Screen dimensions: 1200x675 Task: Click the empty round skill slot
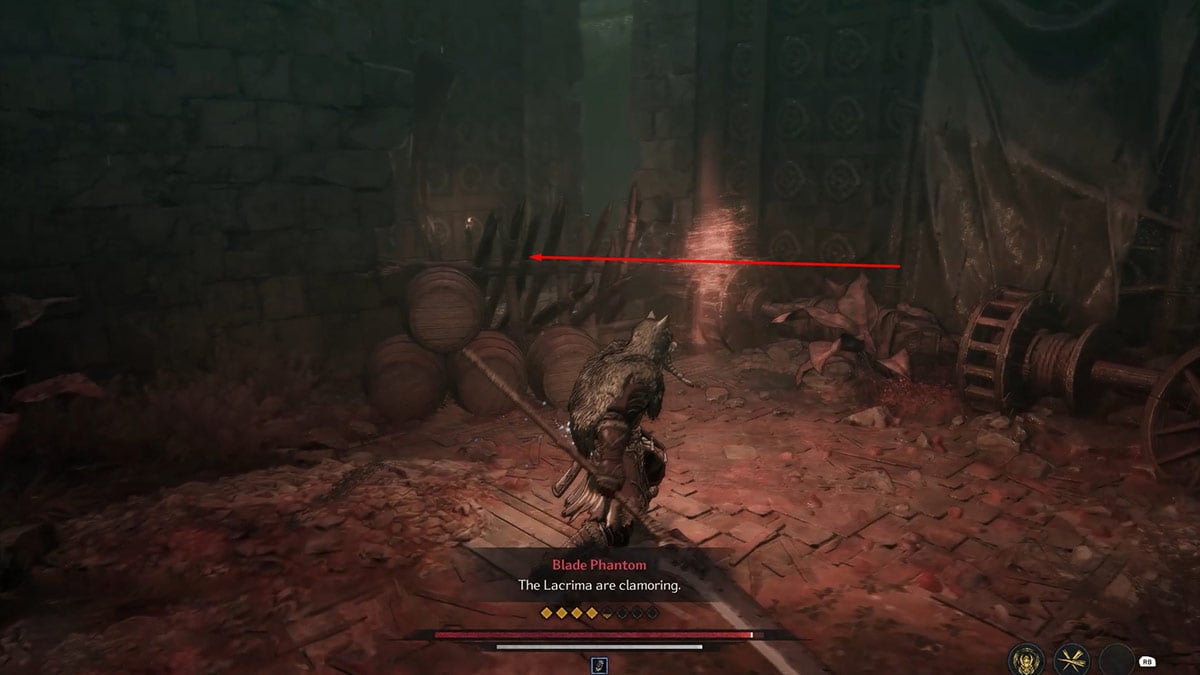point(1117,659)
